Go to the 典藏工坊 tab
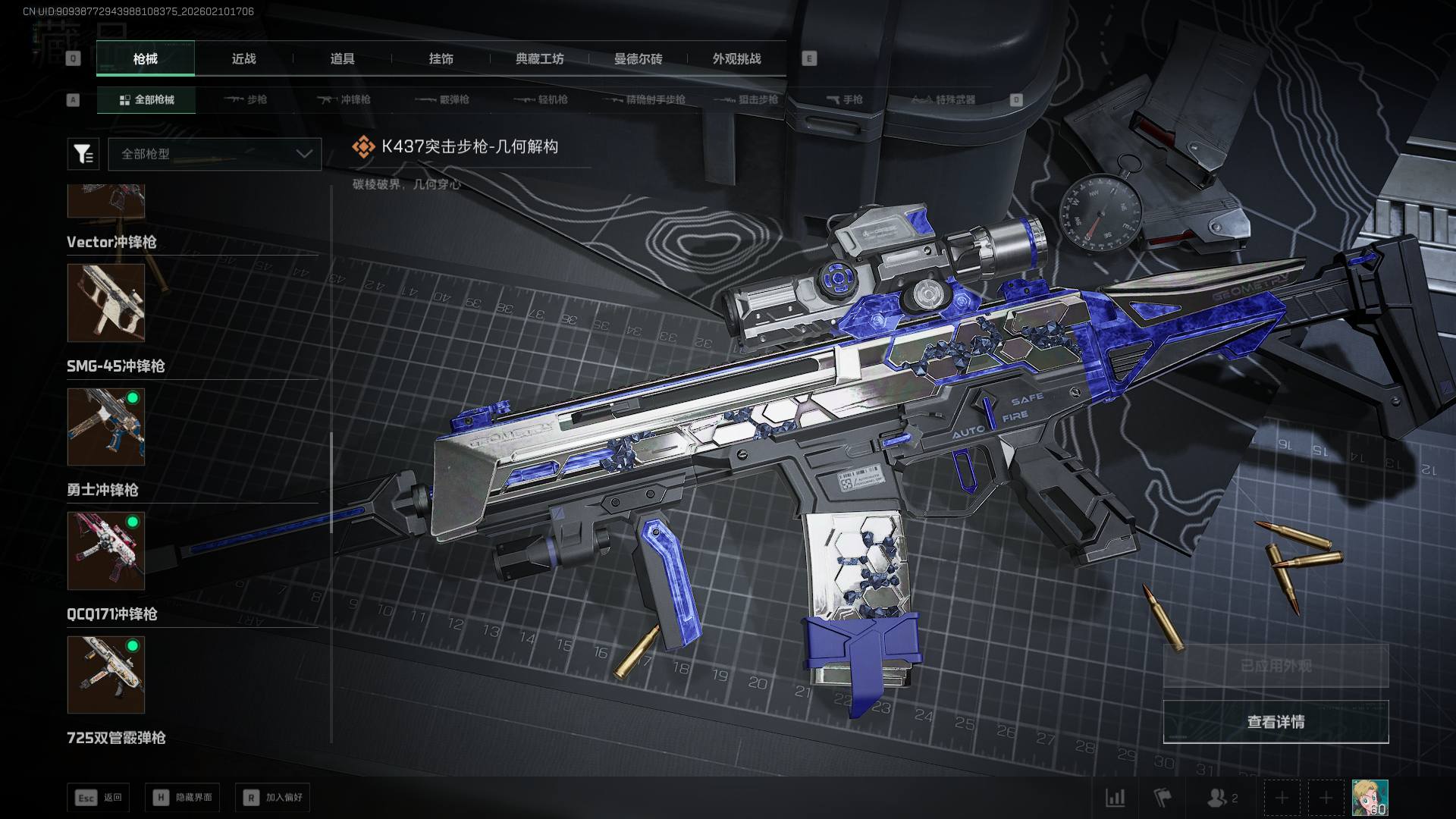 pyautogui.click(x=539, y=58)
